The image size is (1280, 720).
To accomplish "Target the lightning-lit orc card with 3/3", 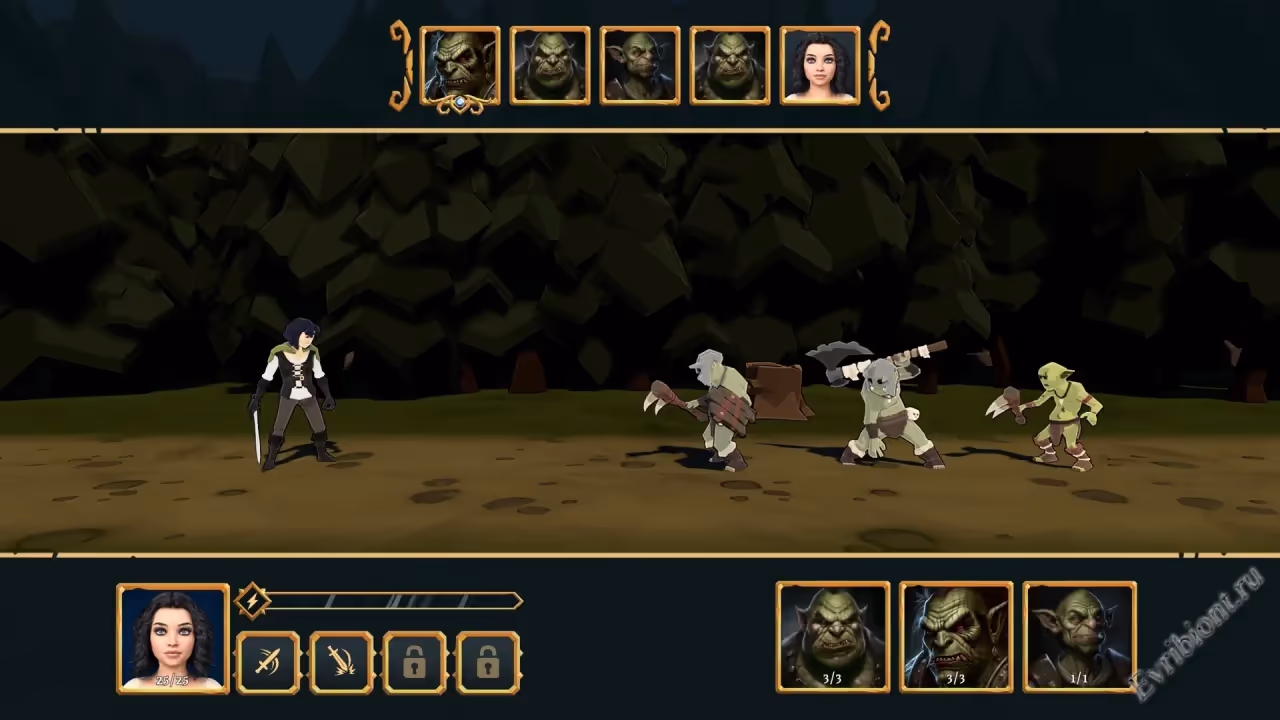I will [956, 637].
